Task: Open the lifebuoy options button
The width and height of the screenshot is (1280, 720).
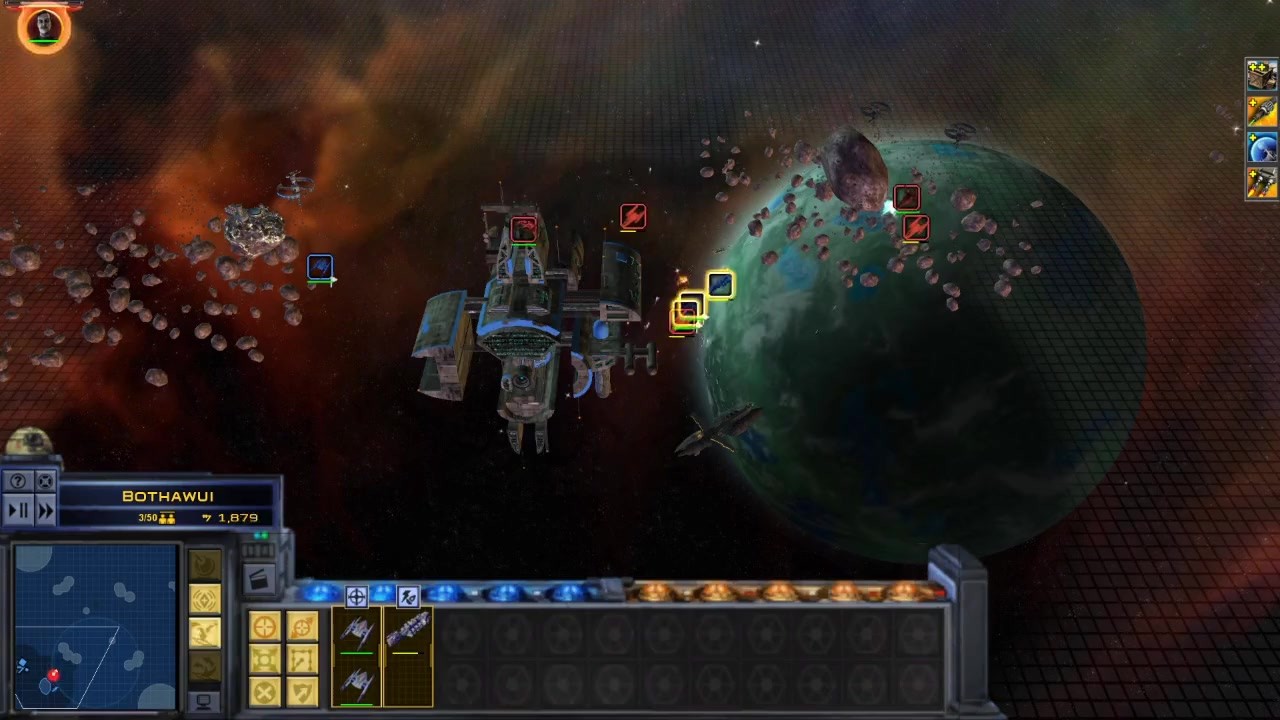Action: click(x=45, y=481)
